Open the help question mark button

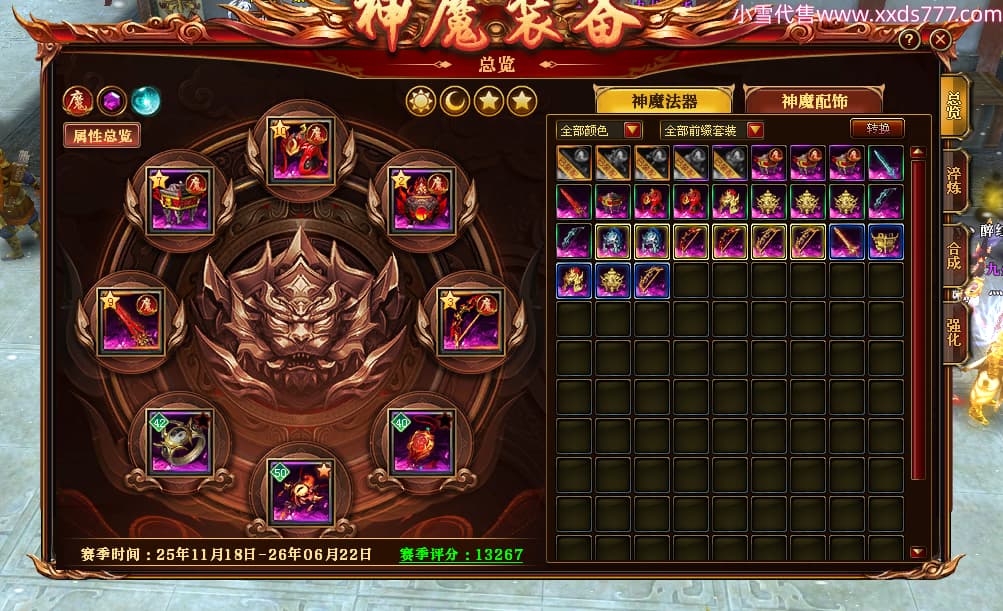(x=909, y=40)
